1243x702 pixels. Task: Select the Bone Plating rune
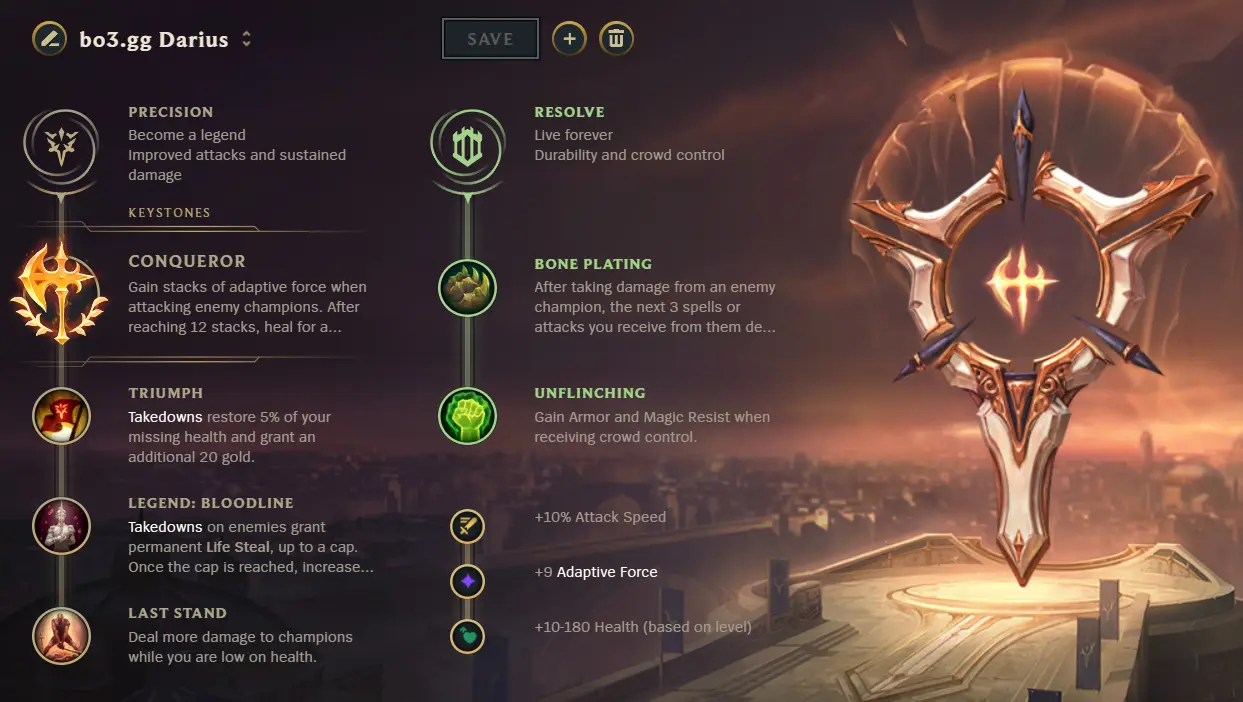467,288
